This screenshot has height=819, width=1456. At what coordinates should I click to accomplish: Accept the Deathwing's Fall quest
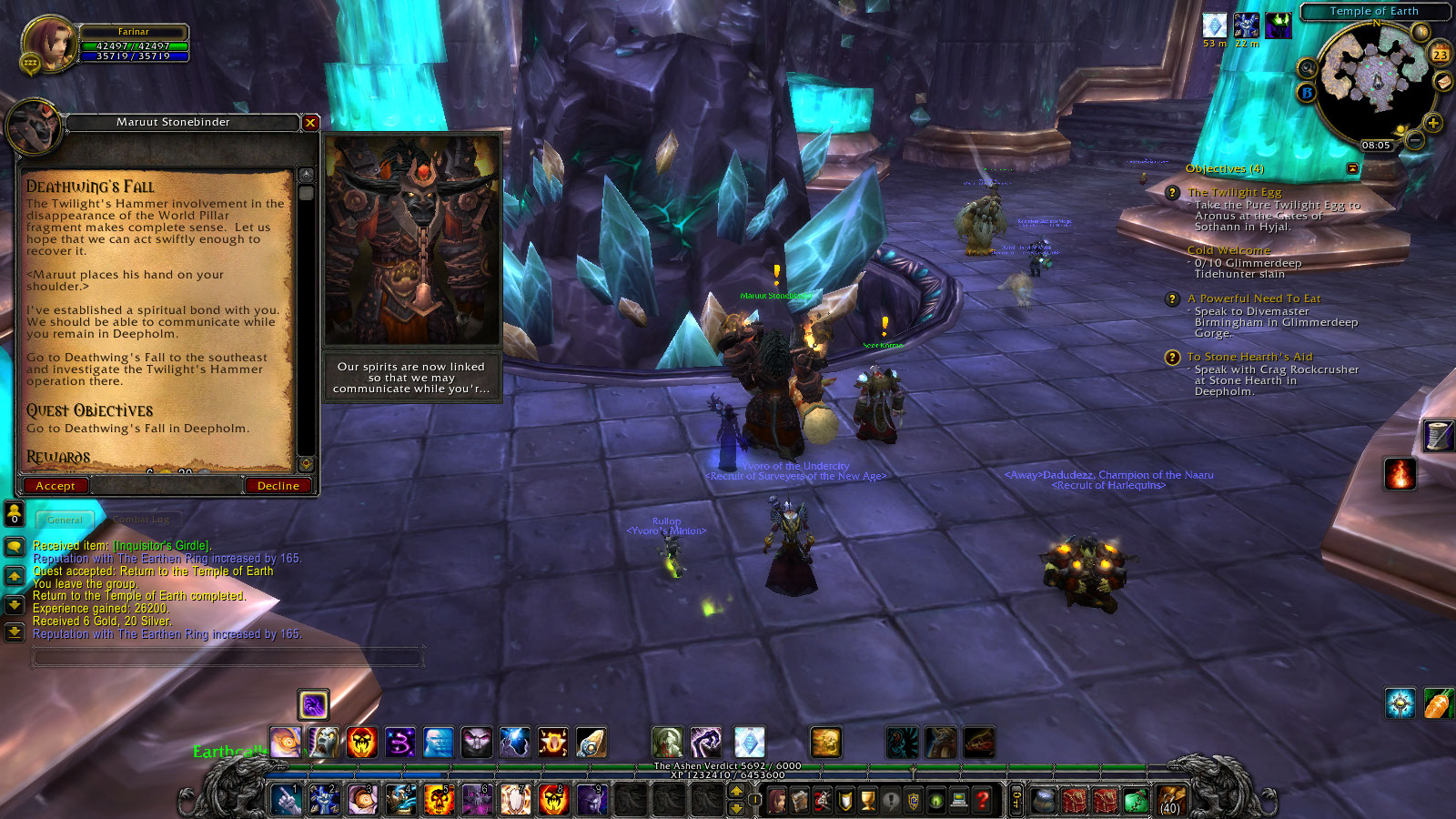point(56,485)
